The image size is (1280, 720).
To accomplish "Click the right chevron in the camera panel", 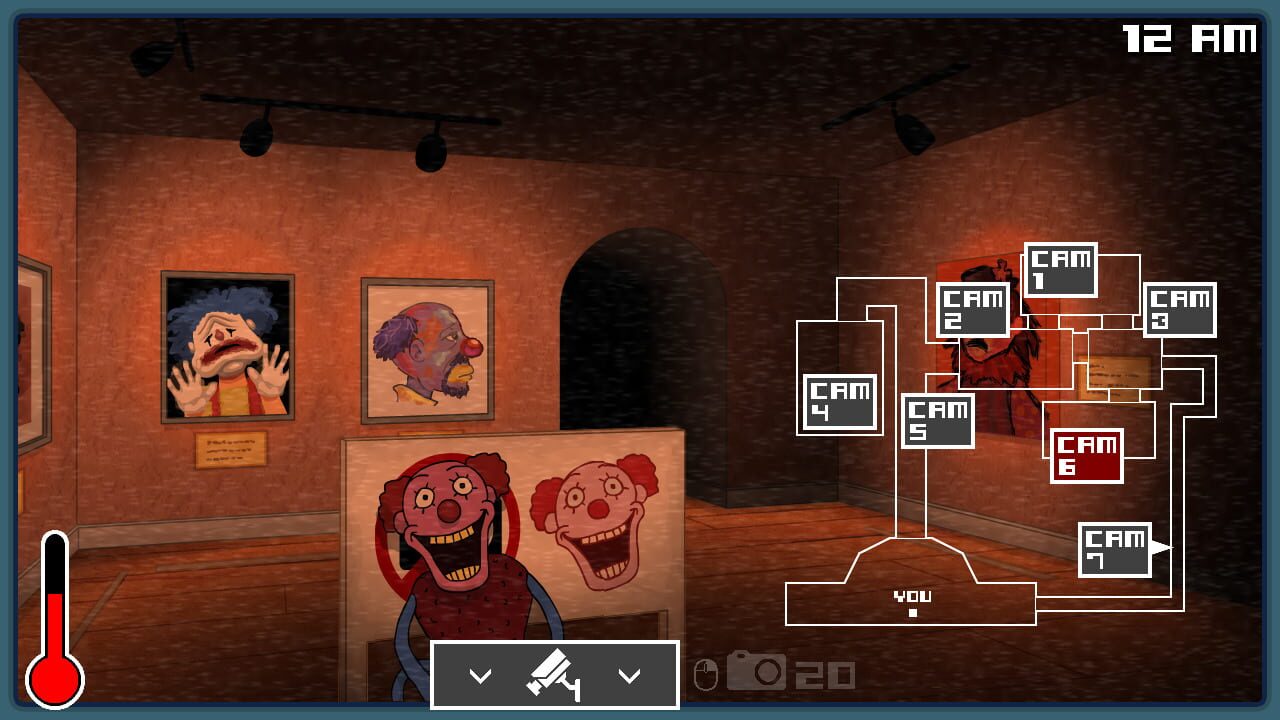I will point(630,674).
